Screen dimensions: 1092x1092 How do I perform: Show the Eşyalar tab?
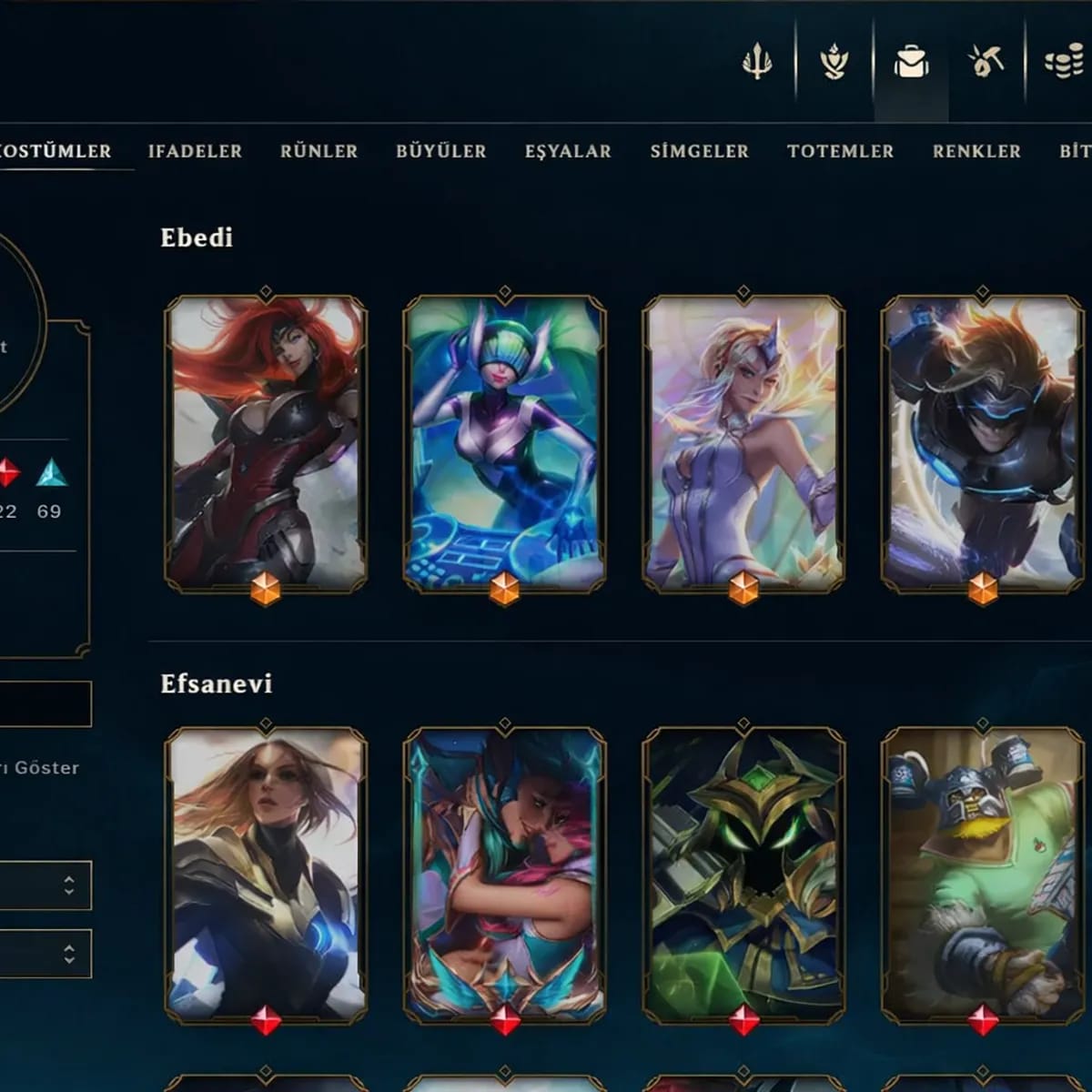point(568,152)
